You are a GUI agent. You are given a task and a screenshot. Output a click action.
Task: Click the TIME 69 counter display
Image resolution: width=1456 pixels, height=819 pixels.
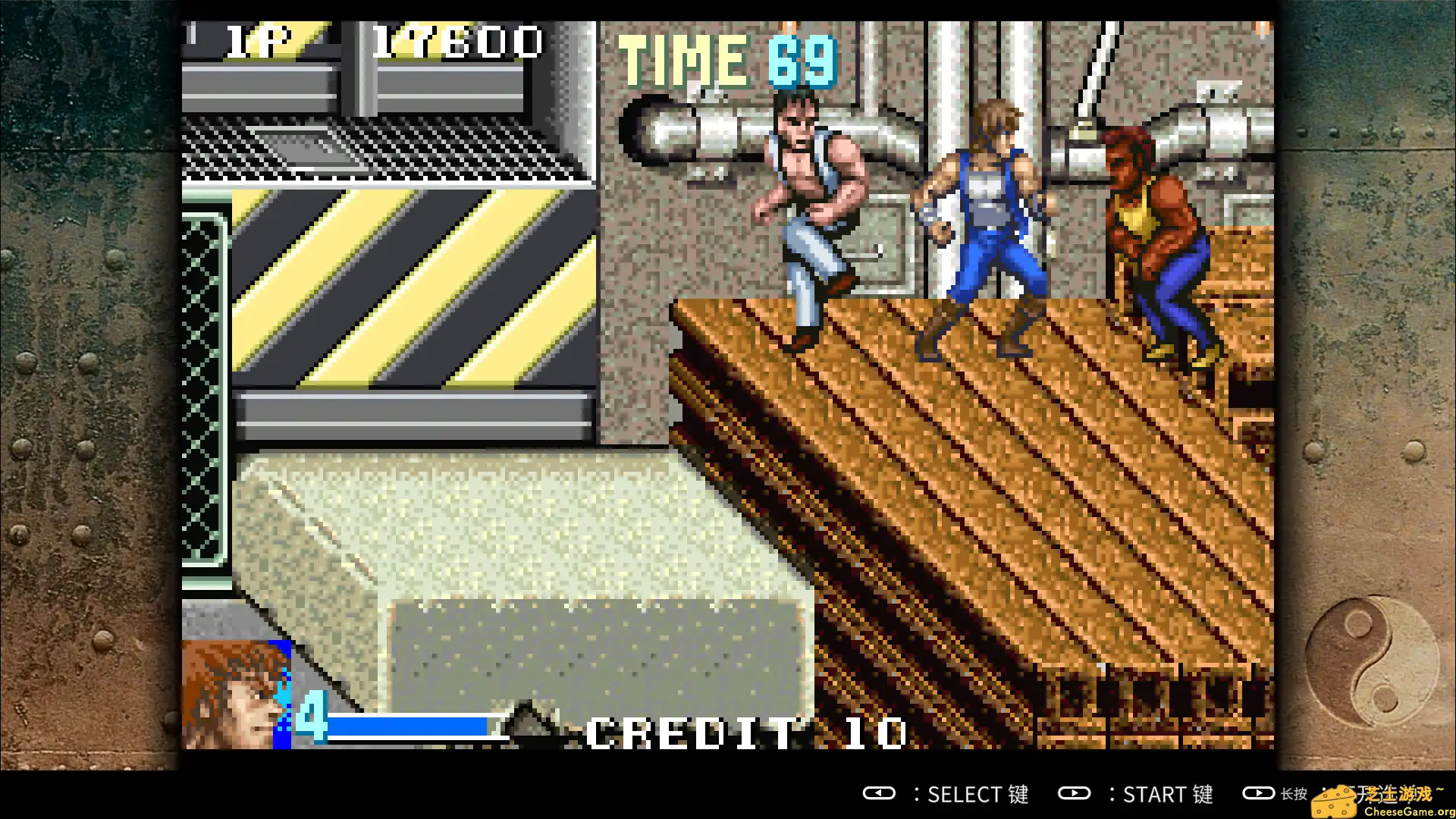point(720,61)
